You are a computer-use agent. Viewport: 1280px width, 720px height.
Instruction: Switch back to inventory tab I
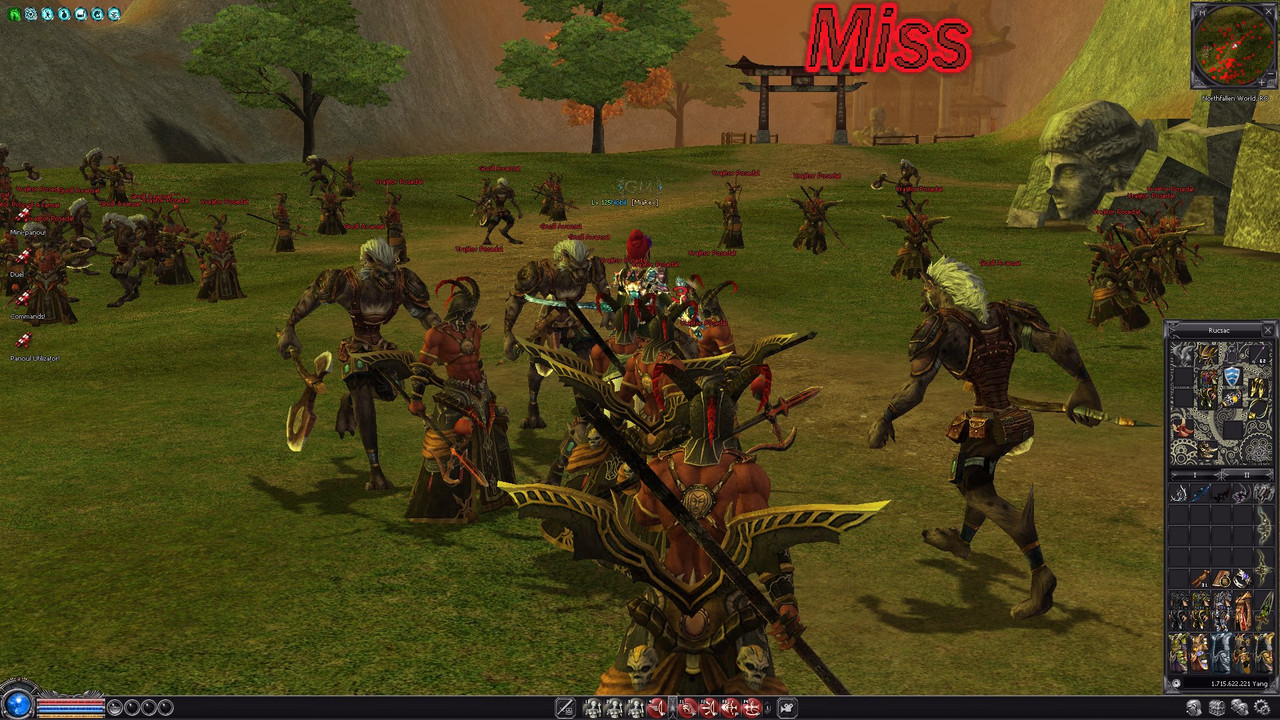click(1195, 475)
